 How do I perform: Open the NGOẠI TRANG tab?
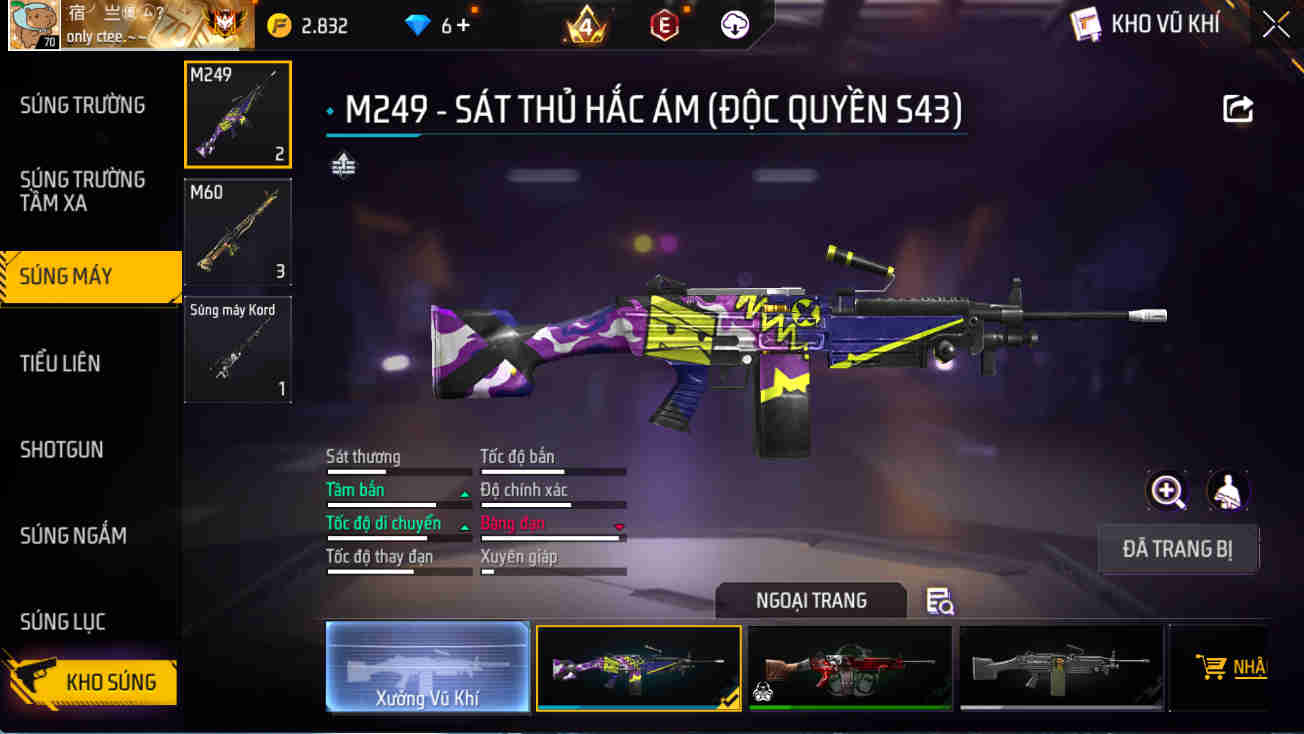(811, 600)
